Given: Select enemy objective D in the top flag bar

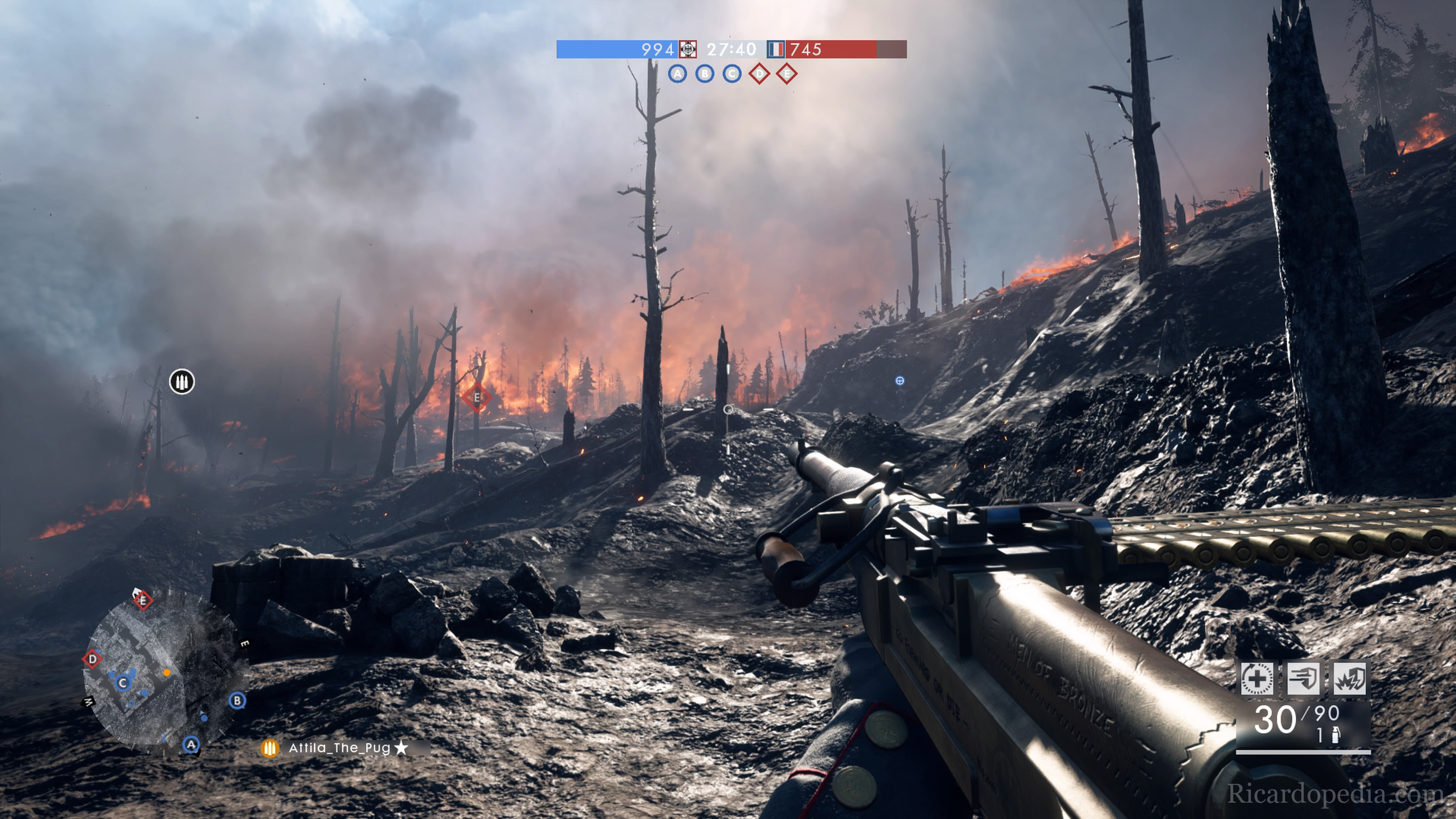Looking at the screenshot, I should coord(759,74).
